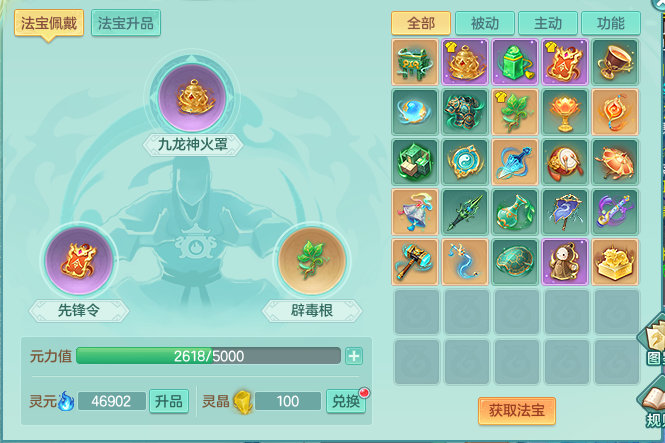Click the 兑换 button for 灵晶

(346, 401)
